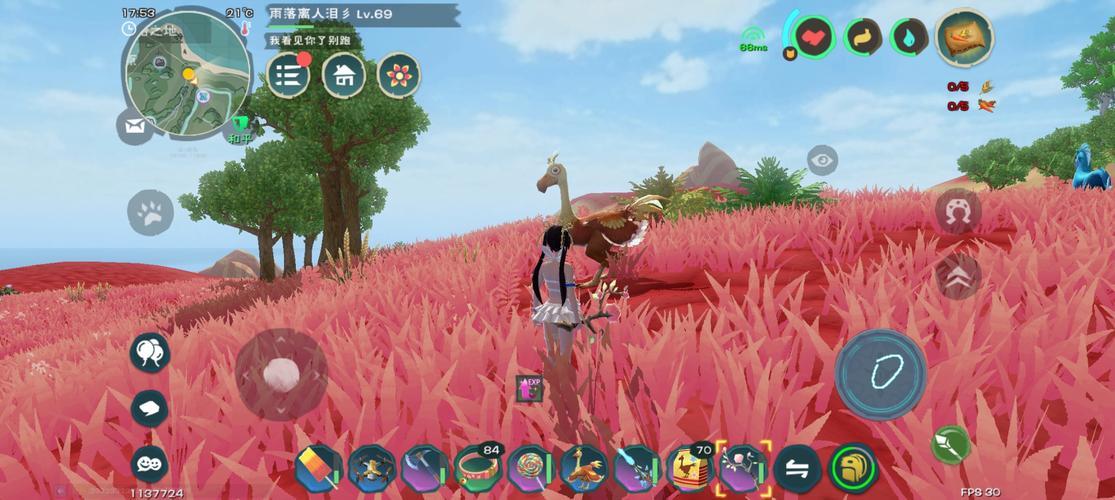Toggle the eye visibility button

click(x=822, y=160)
